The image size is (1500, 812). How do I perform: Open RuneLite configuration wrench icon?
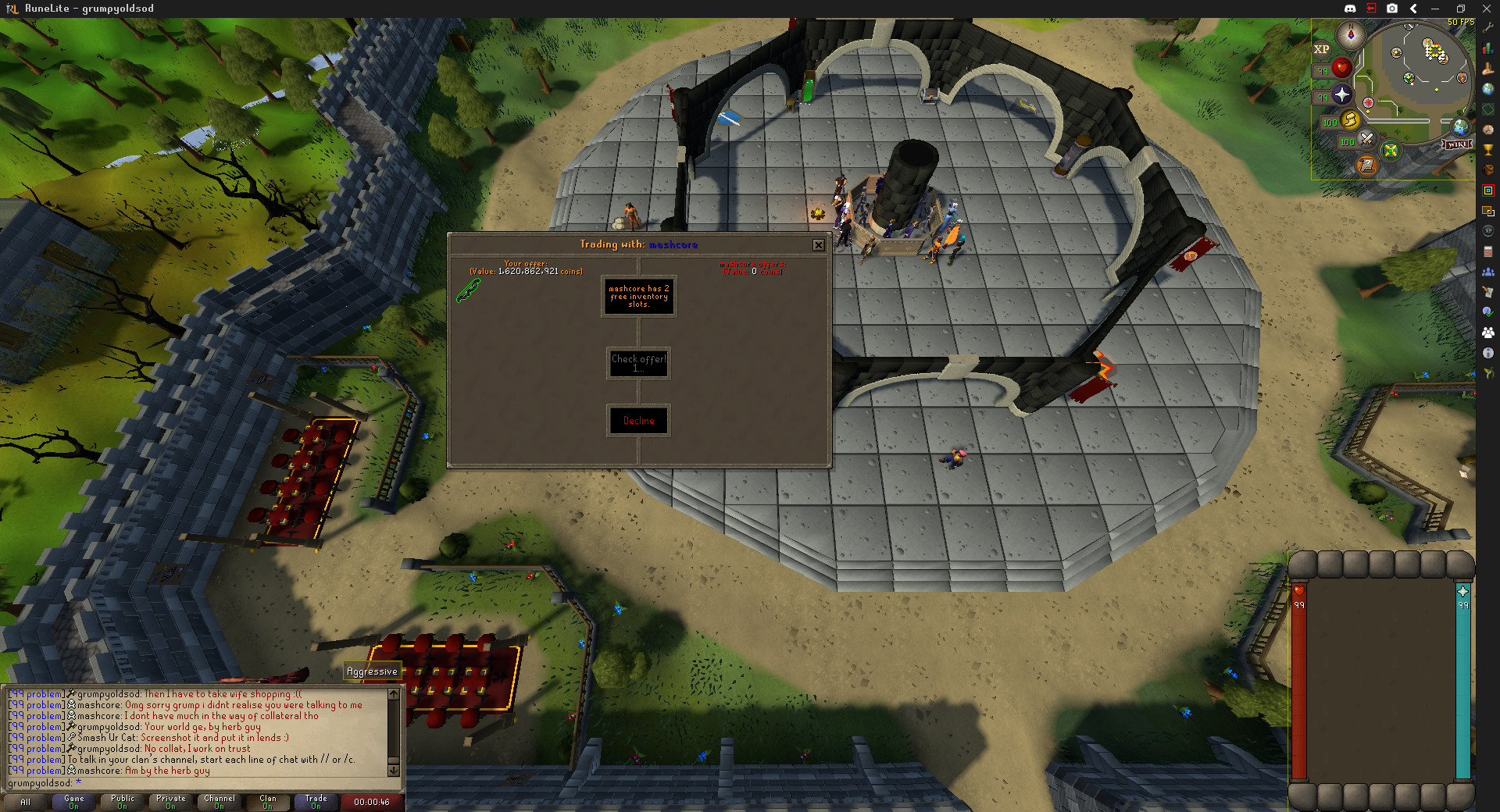click(x=1488, y=28)
